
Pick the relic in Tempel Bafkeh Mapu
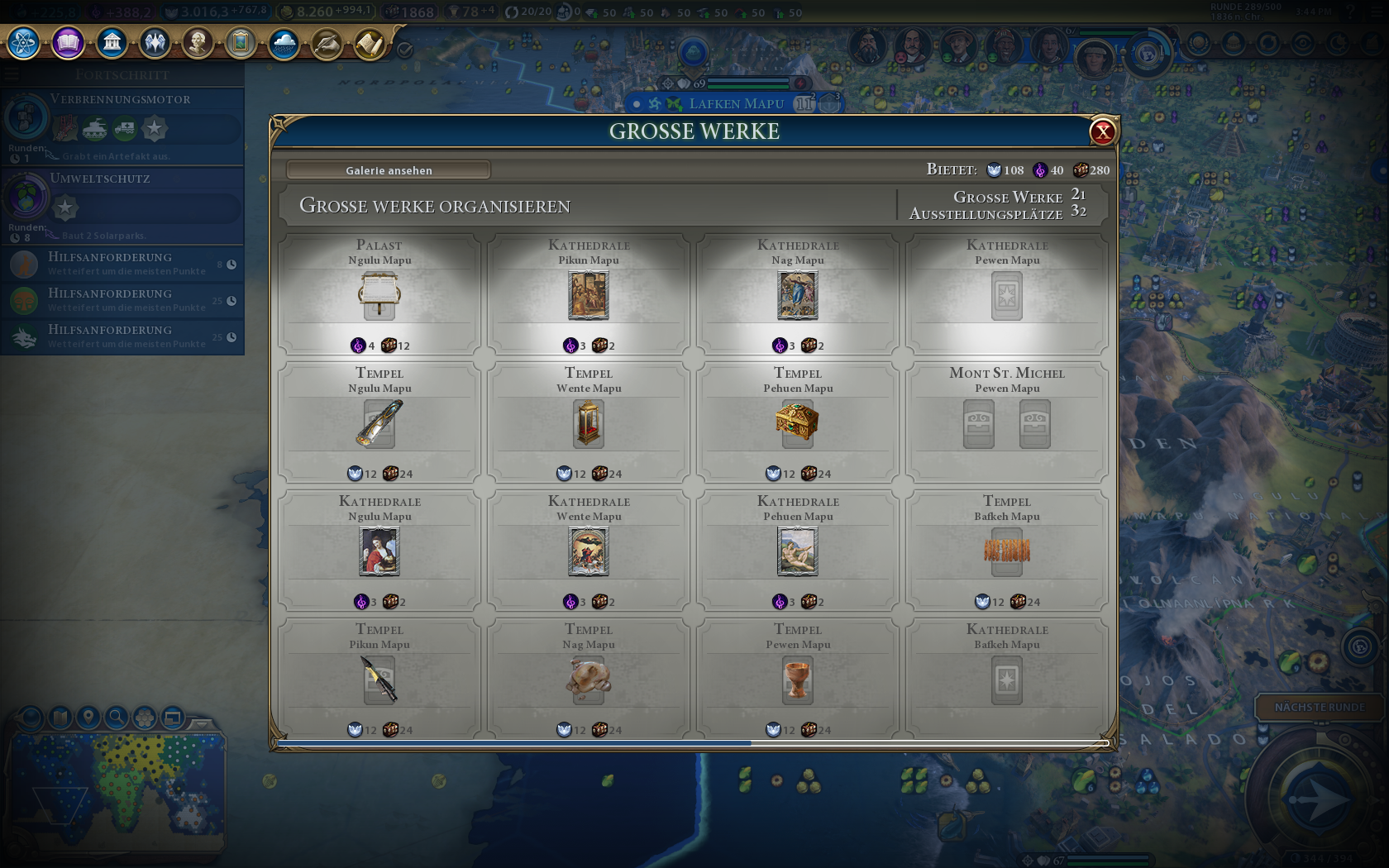click(1007, 551)
